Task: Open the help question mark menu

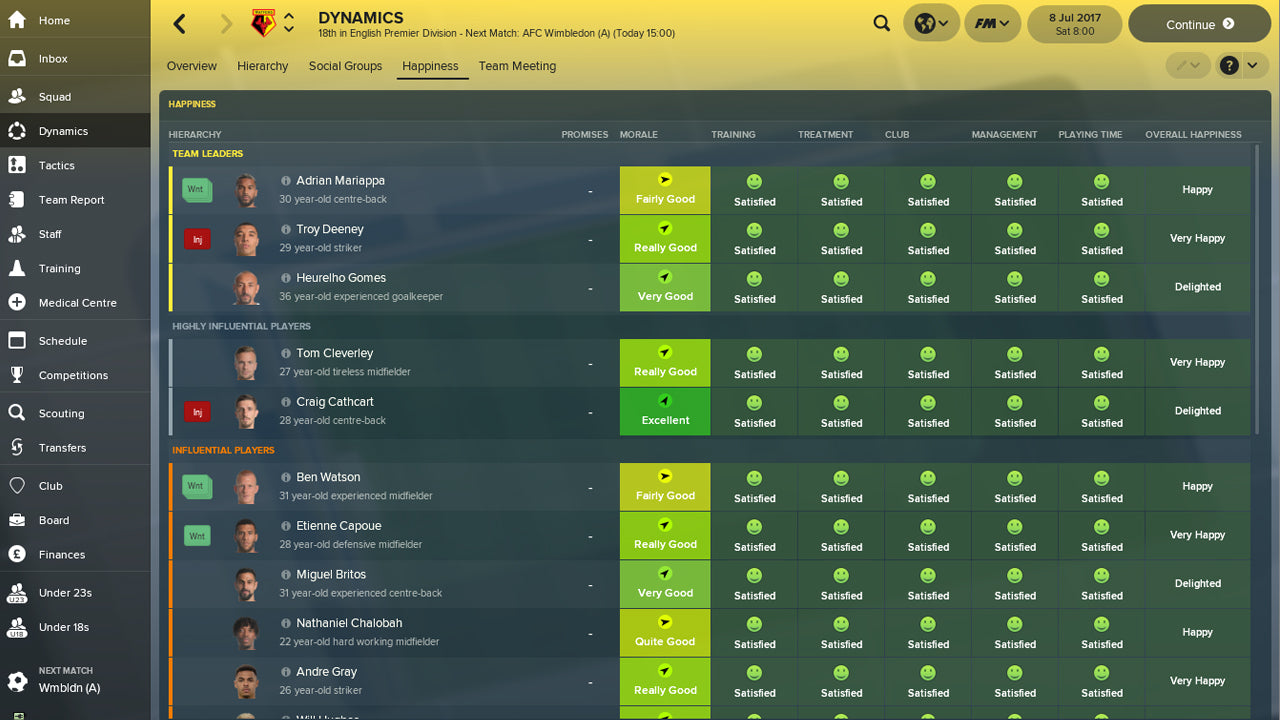Action: point(1229,64)
